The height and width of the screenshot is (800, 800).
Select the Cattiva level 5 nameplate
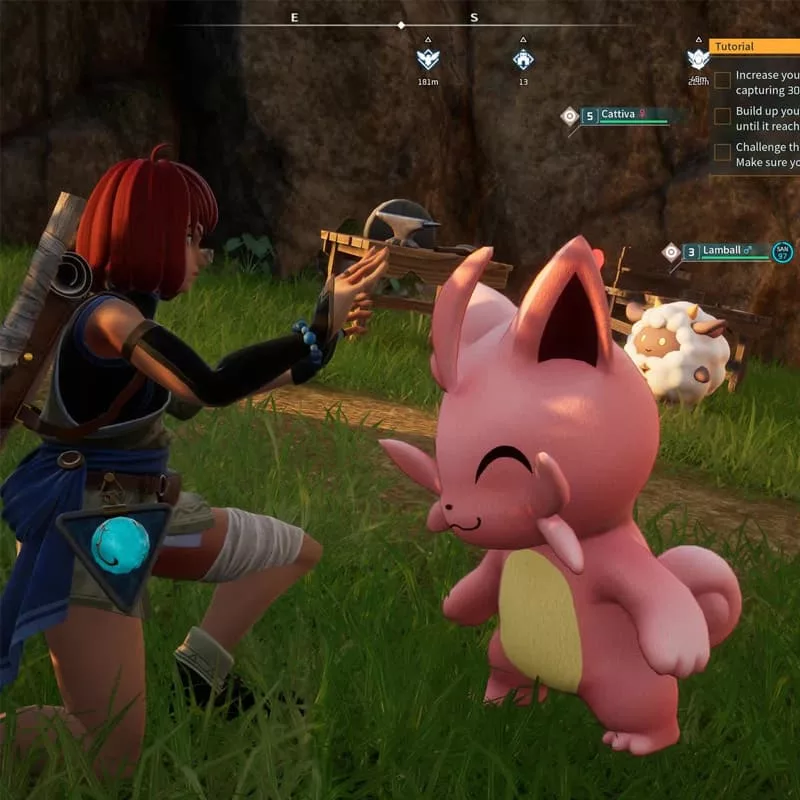coord(622,115)
